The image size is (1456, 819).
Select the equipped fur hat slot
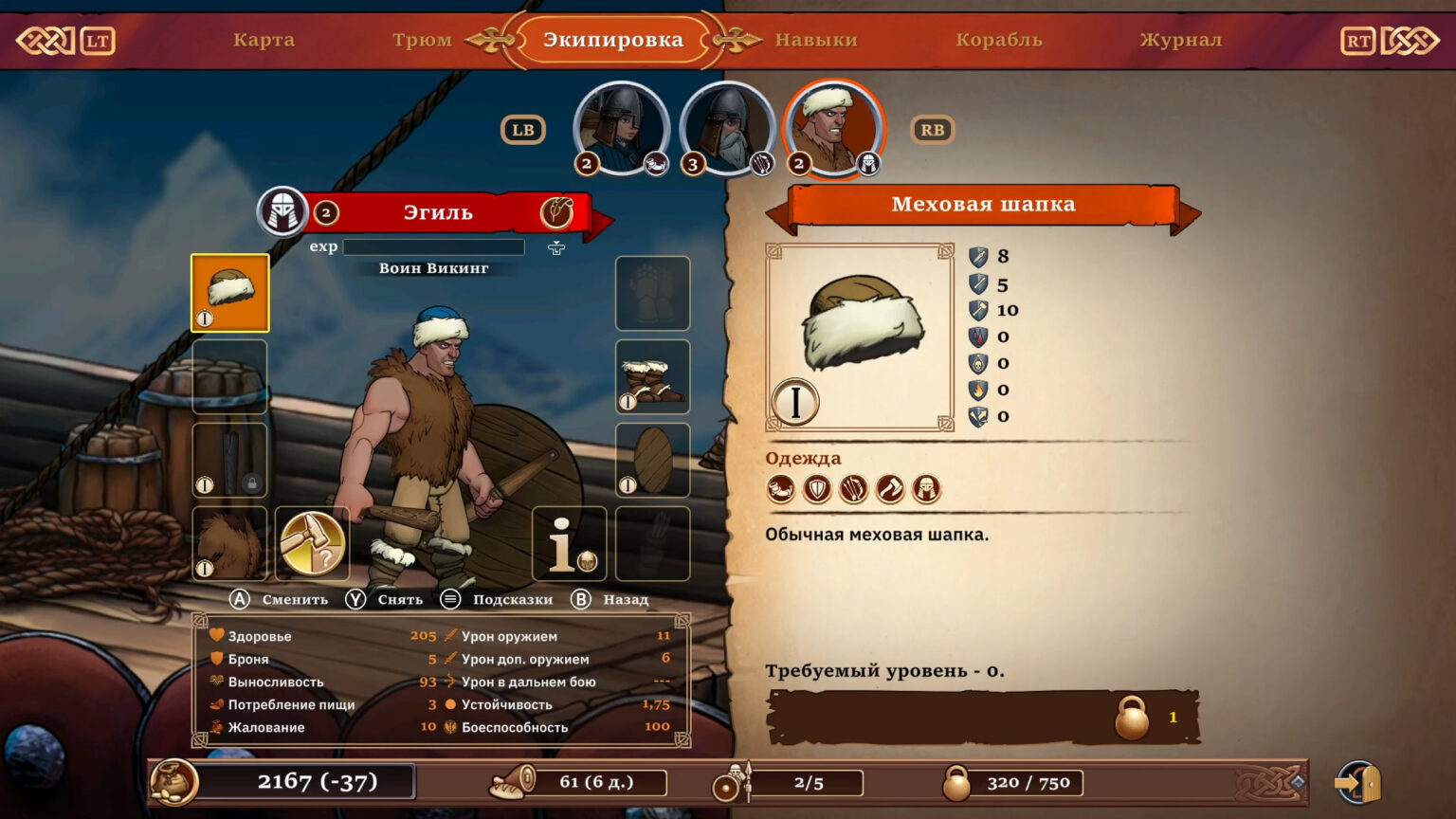click(x=230, y=293)
